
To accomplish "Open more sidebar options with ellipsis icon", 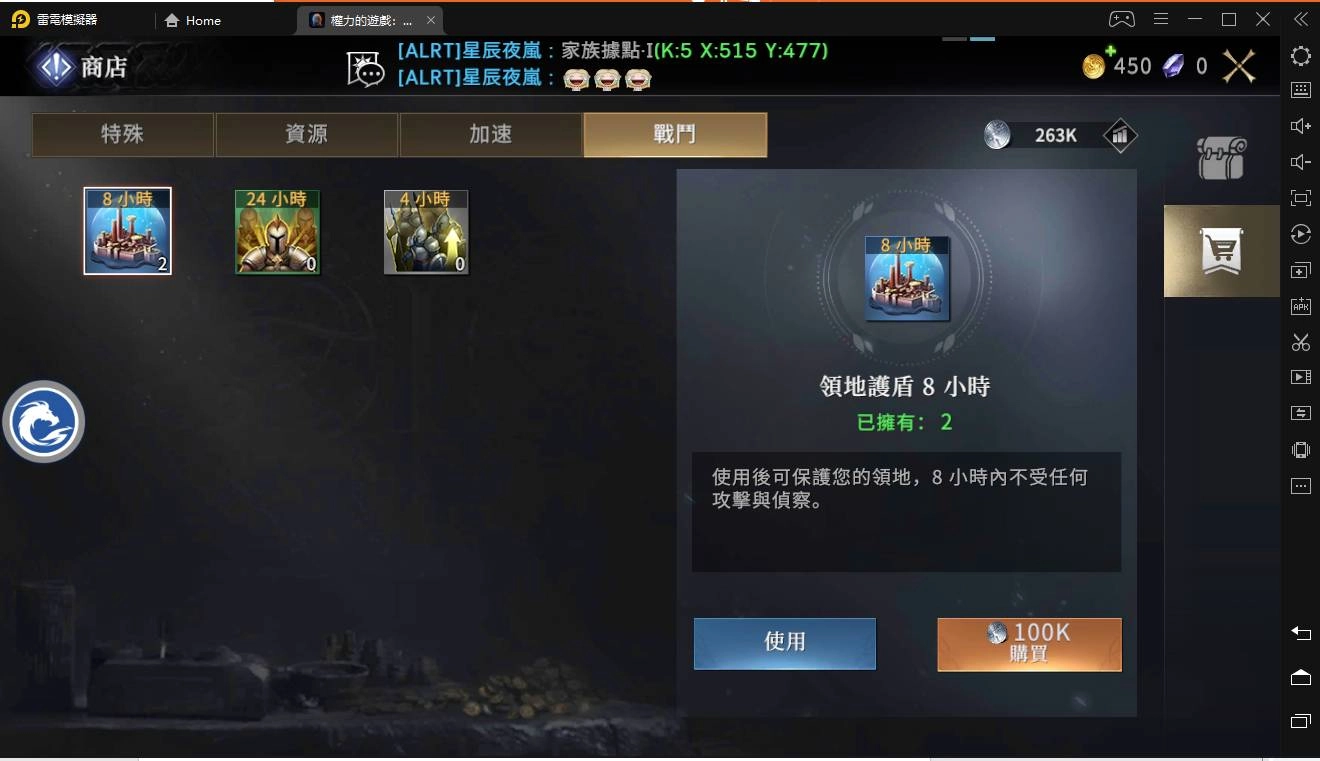I will [x=1300, y=485].
